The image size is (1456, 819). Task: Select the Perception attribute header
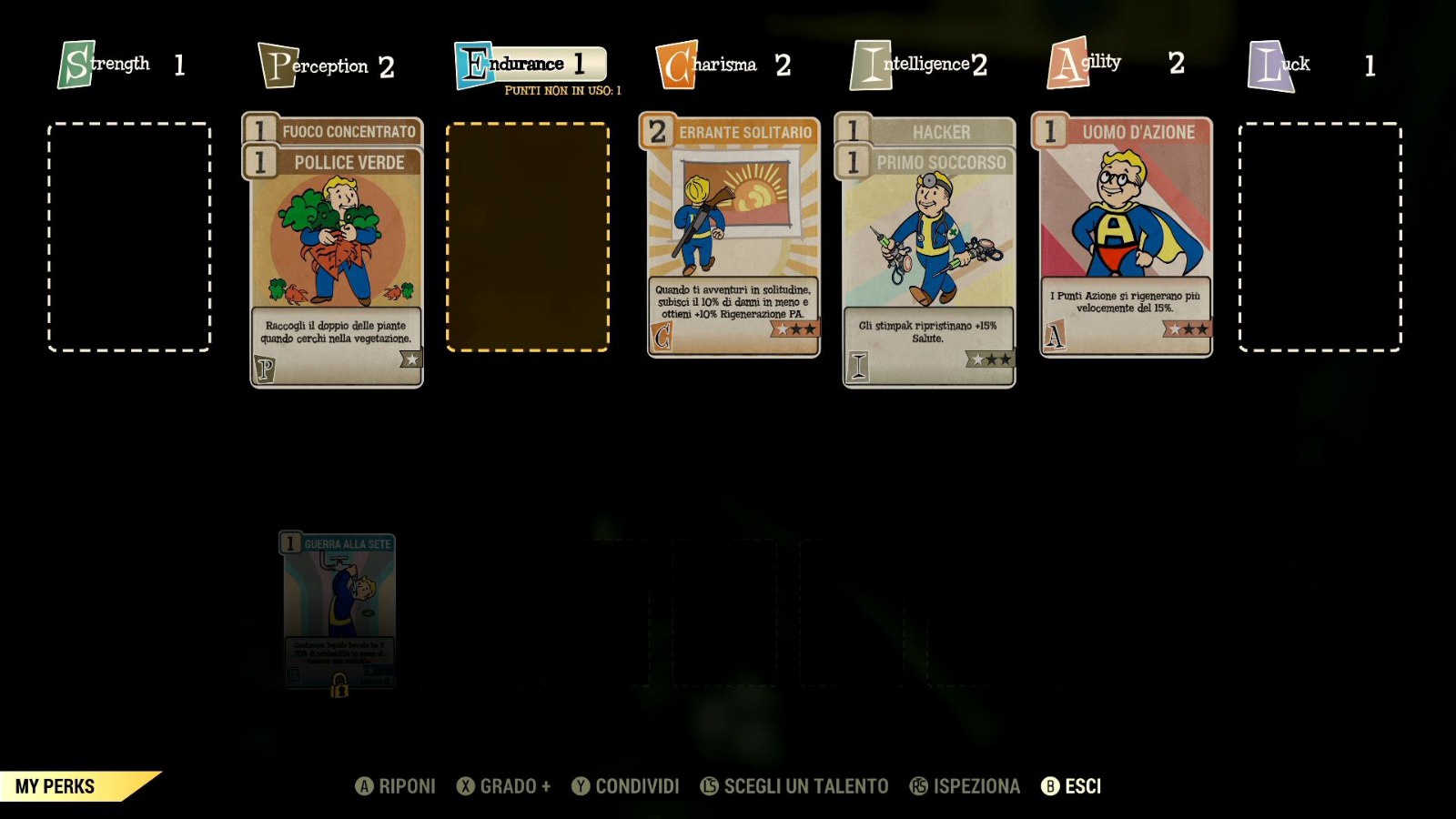tap(326, 66)
